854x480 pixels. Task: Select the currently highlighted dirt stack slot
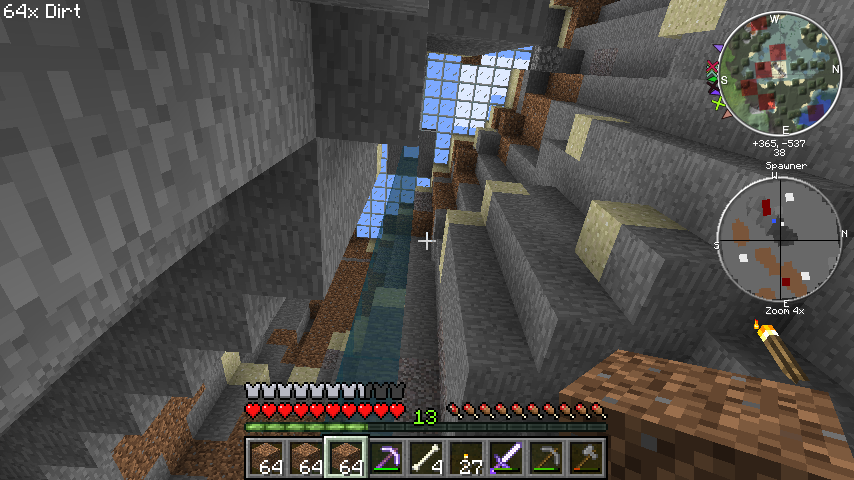(346, 458)
